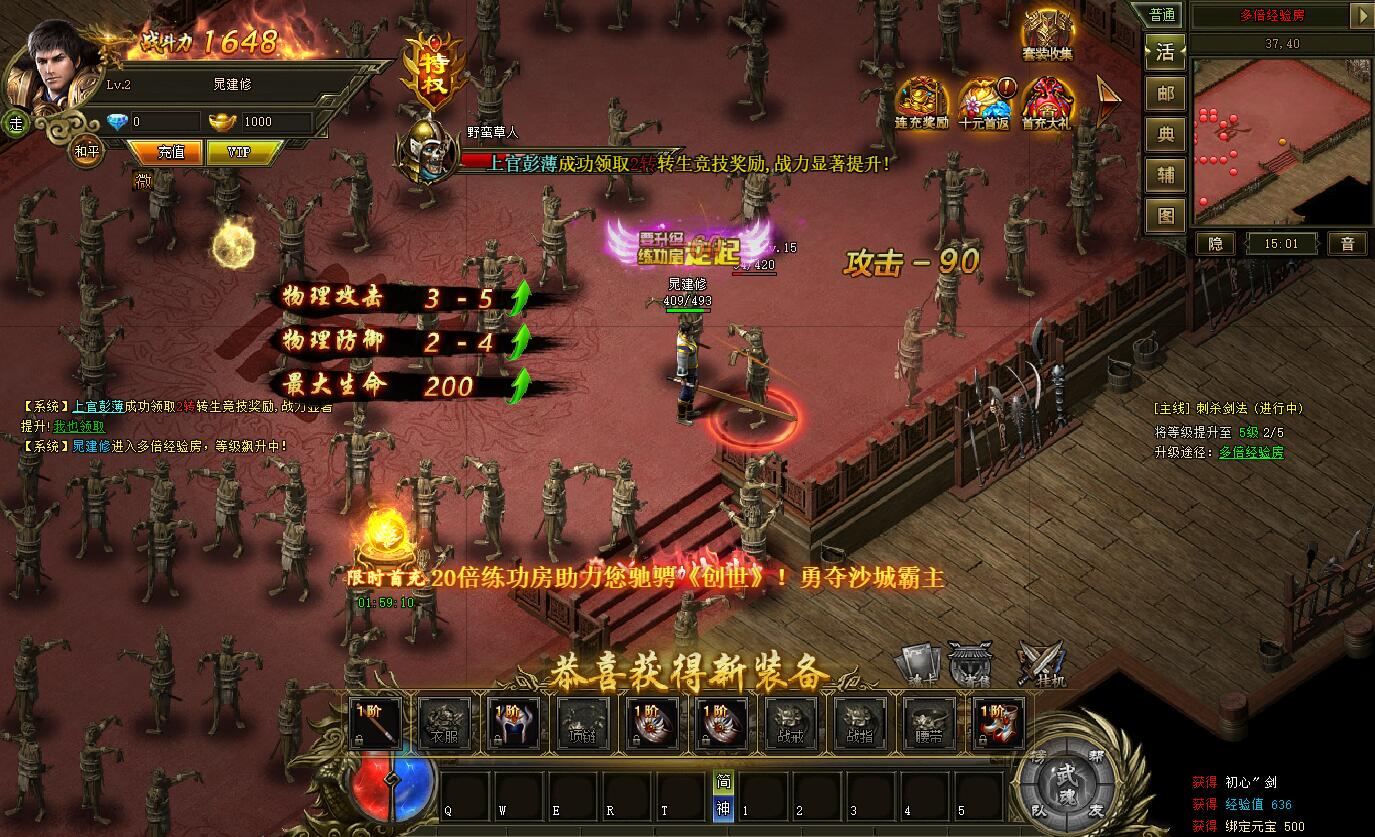This screenshot has height=837, width=1375.
Task: Open the 连充奖励 reward icon
Action: [921, 102]
